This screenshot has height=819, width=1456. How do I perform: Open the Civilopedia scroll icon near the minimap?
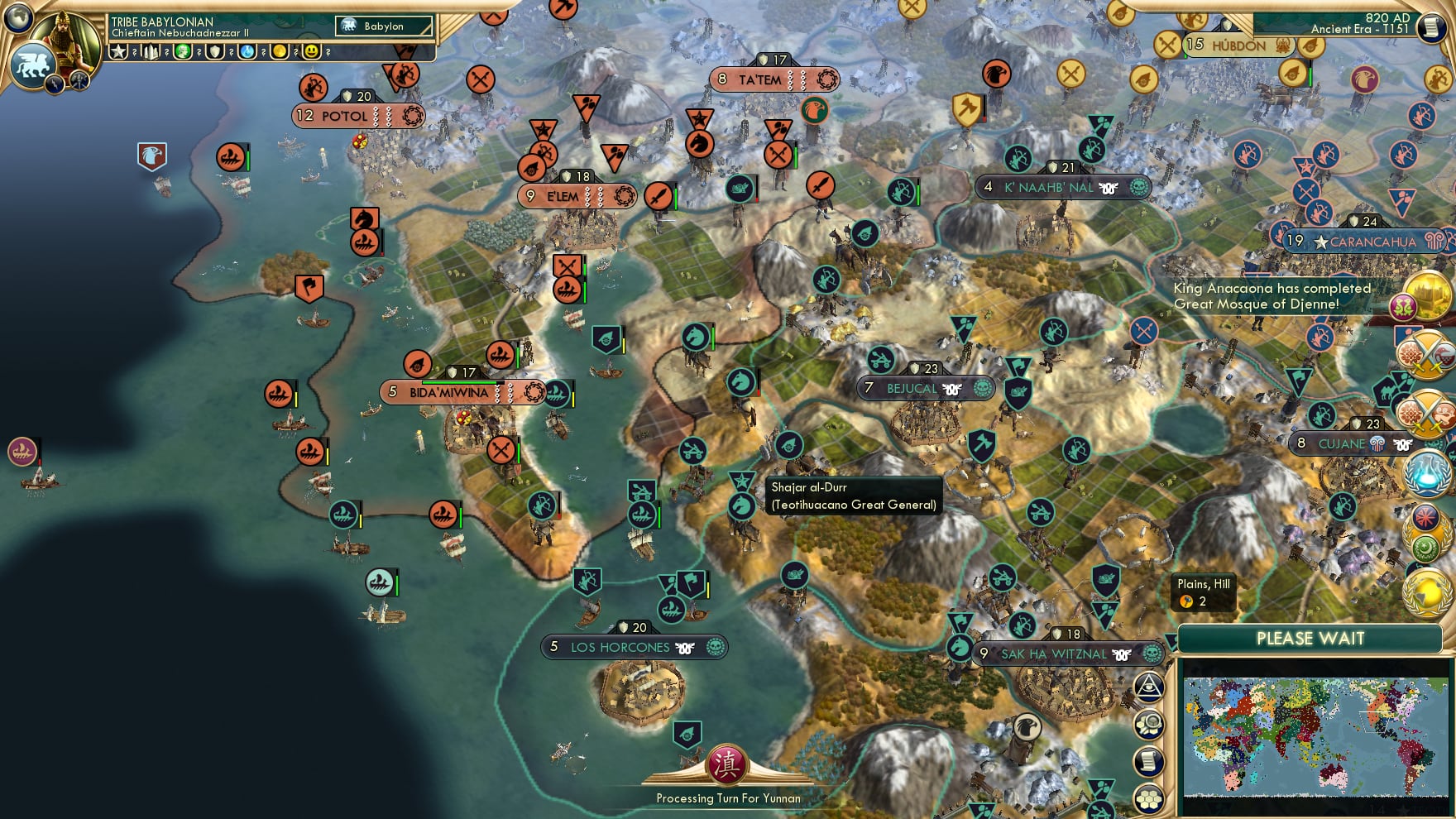pyautogui.click(x=1149, y=760)
